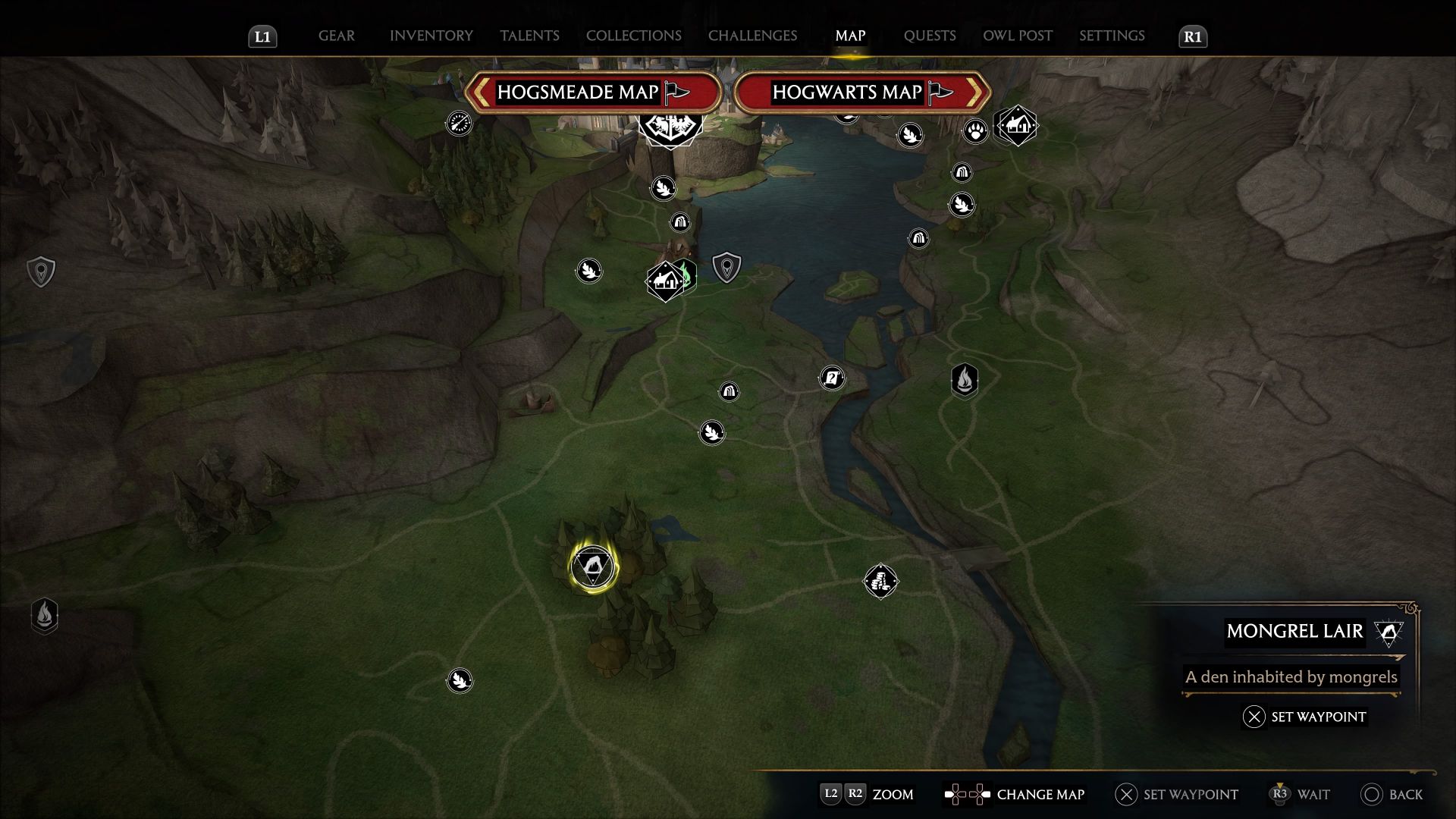Select the Map tab
This screenshot has width=1456, height=819.
point(850,36)
